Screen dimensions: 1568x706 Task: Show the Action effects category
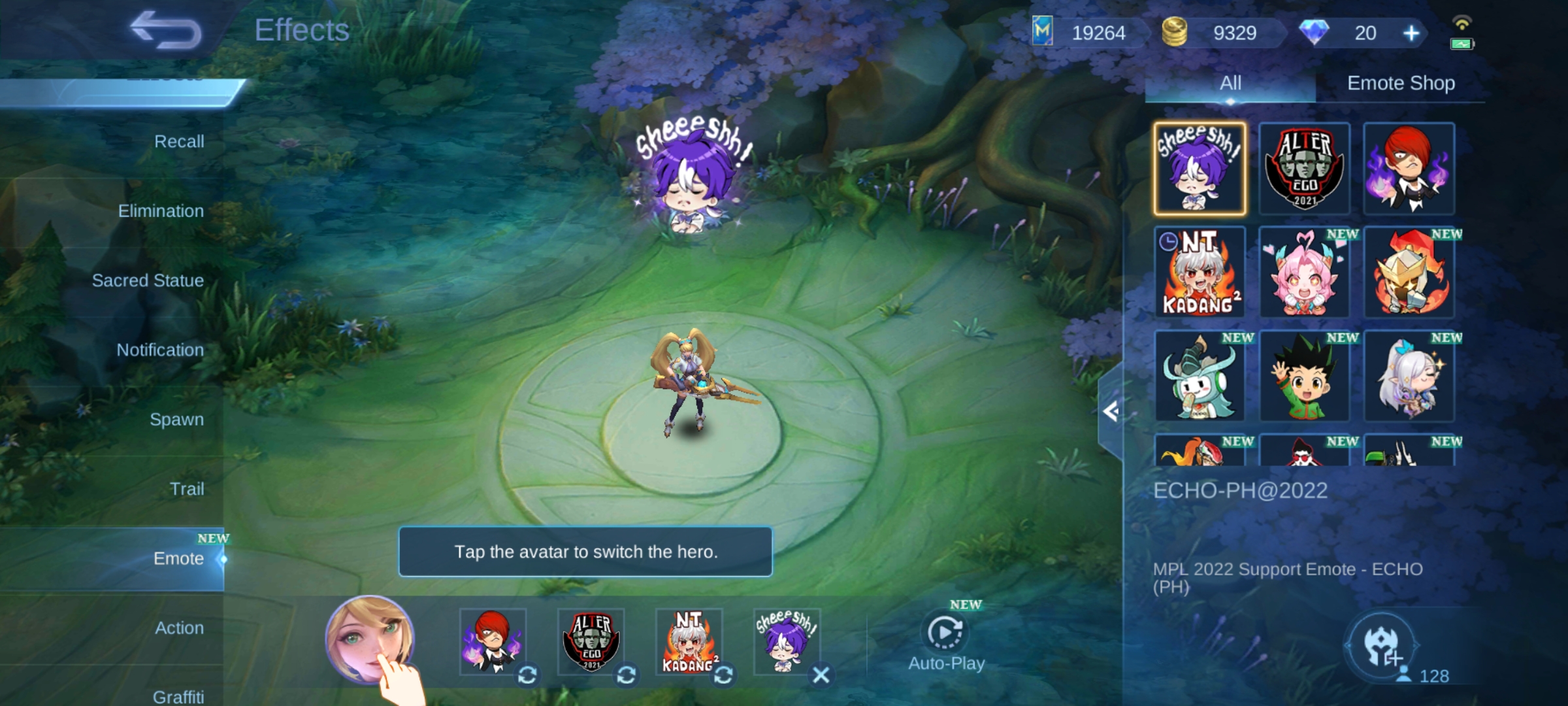[179, 628]
